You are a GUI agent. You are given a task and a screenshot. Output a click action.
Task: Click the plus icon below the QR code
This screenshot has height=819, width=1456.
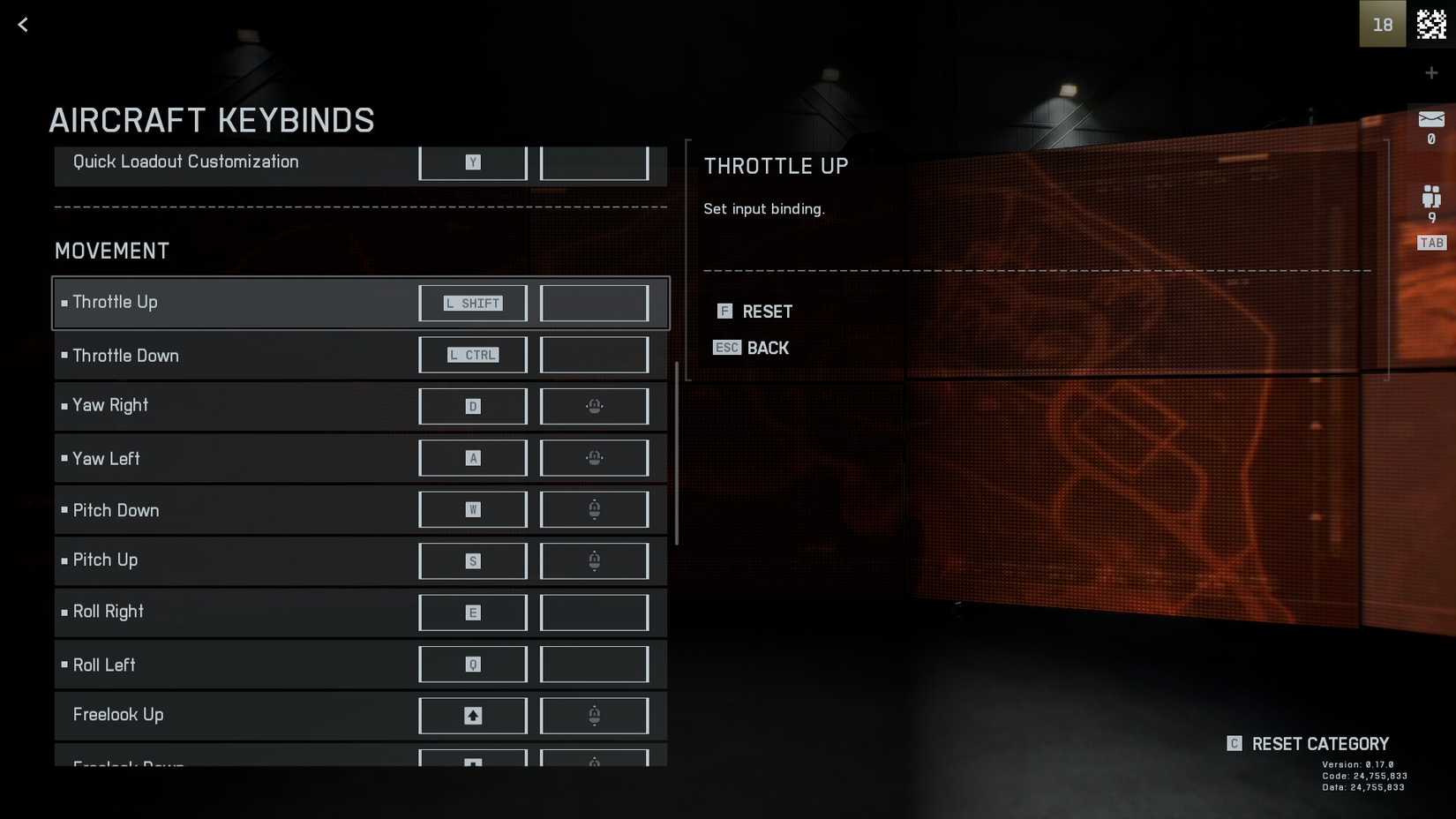(x=1431, y=72)
